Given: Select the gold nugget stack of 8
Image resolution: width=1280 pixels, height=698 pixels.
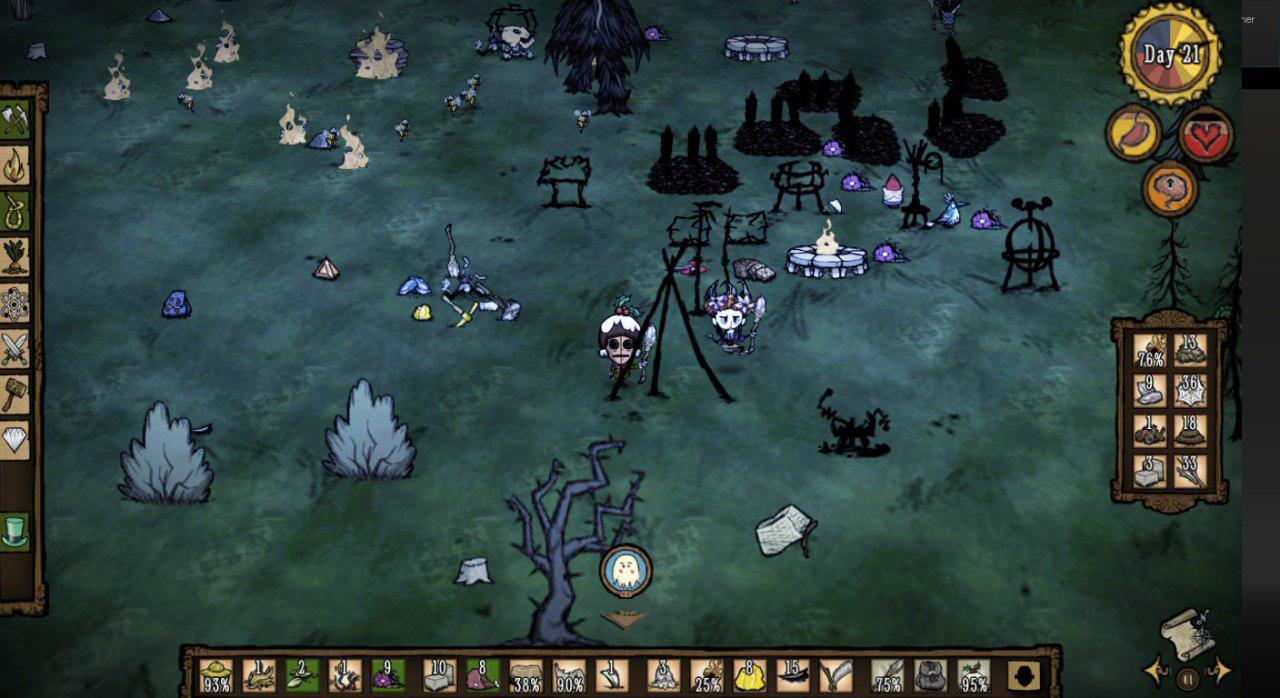Looking at the screenshot, I should [x=750, y=677].
